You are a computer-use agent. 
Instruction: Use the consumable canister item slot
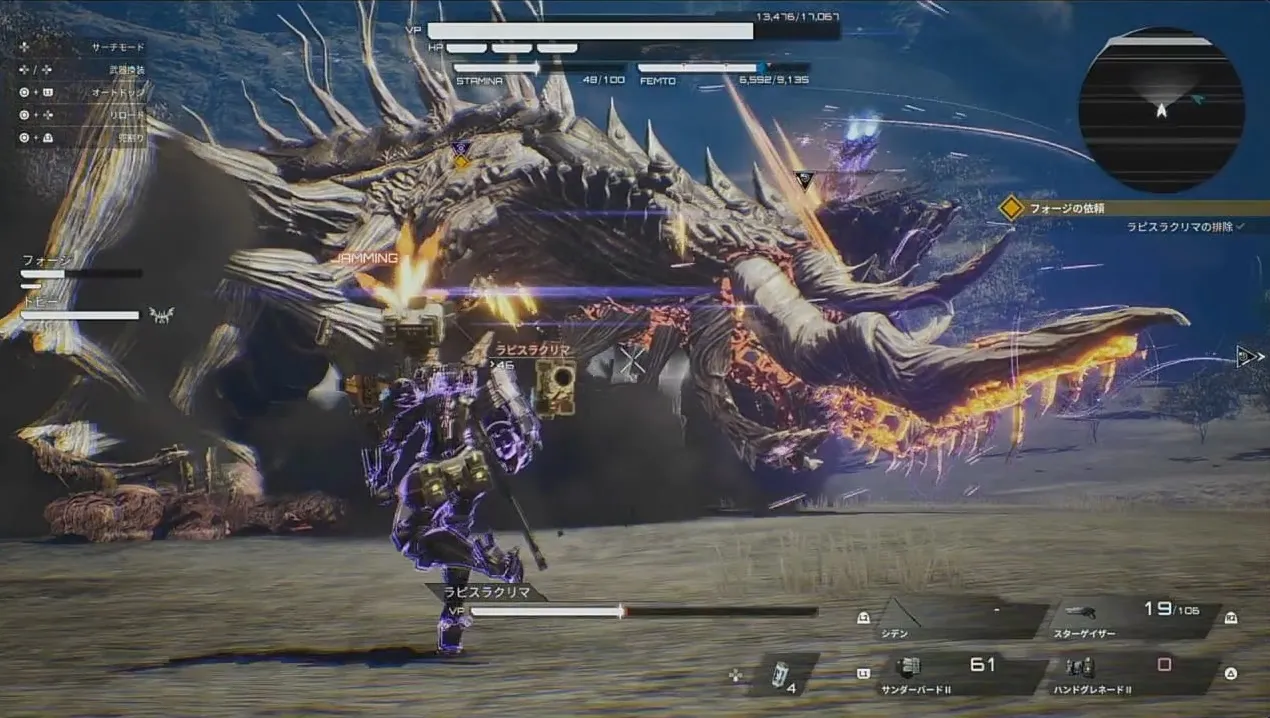coord(784,675)
